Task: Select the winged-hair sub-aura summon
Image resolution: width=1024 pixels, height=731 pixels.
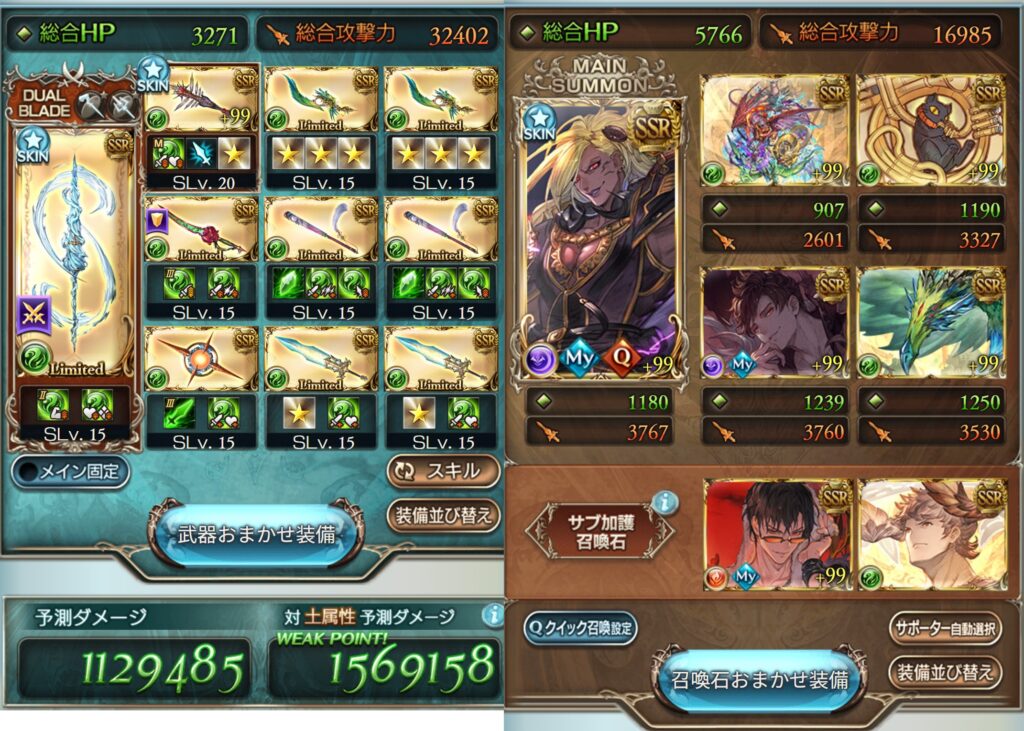Action: click(x=930, y=532)
